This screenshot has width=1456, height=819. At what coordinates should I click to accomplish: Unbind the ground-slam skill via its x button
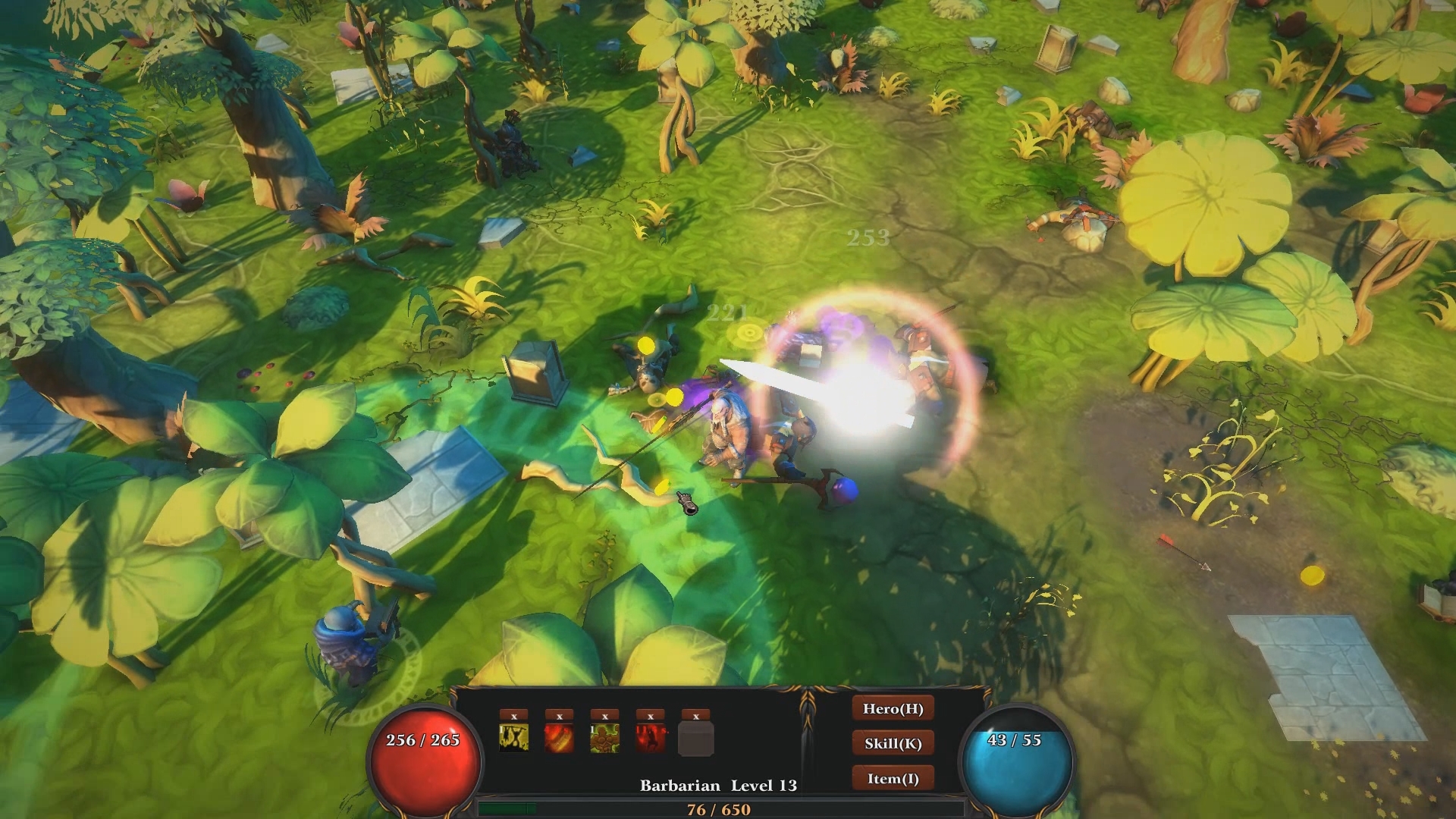pos(513,714)
